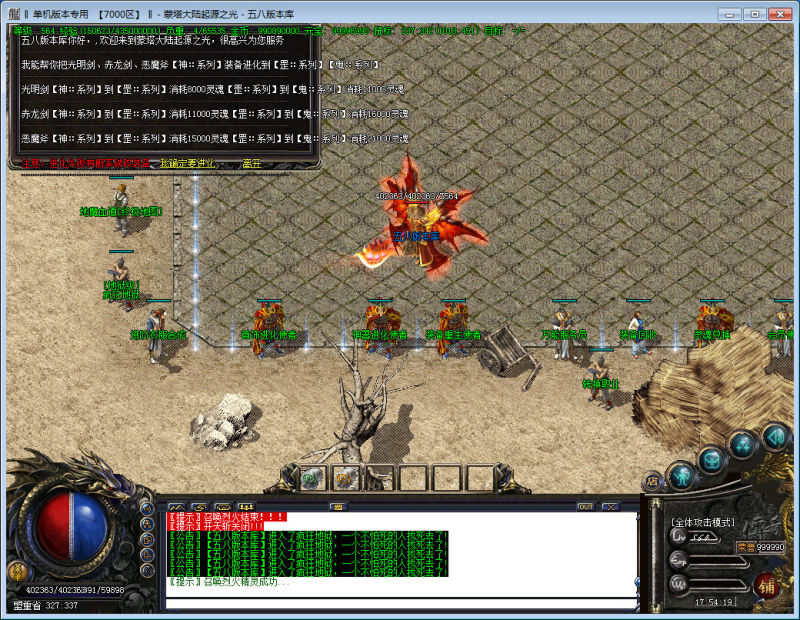Screen dimensions: 800x620
Task: Open the character panel with the figure icon
Action: 681,475
